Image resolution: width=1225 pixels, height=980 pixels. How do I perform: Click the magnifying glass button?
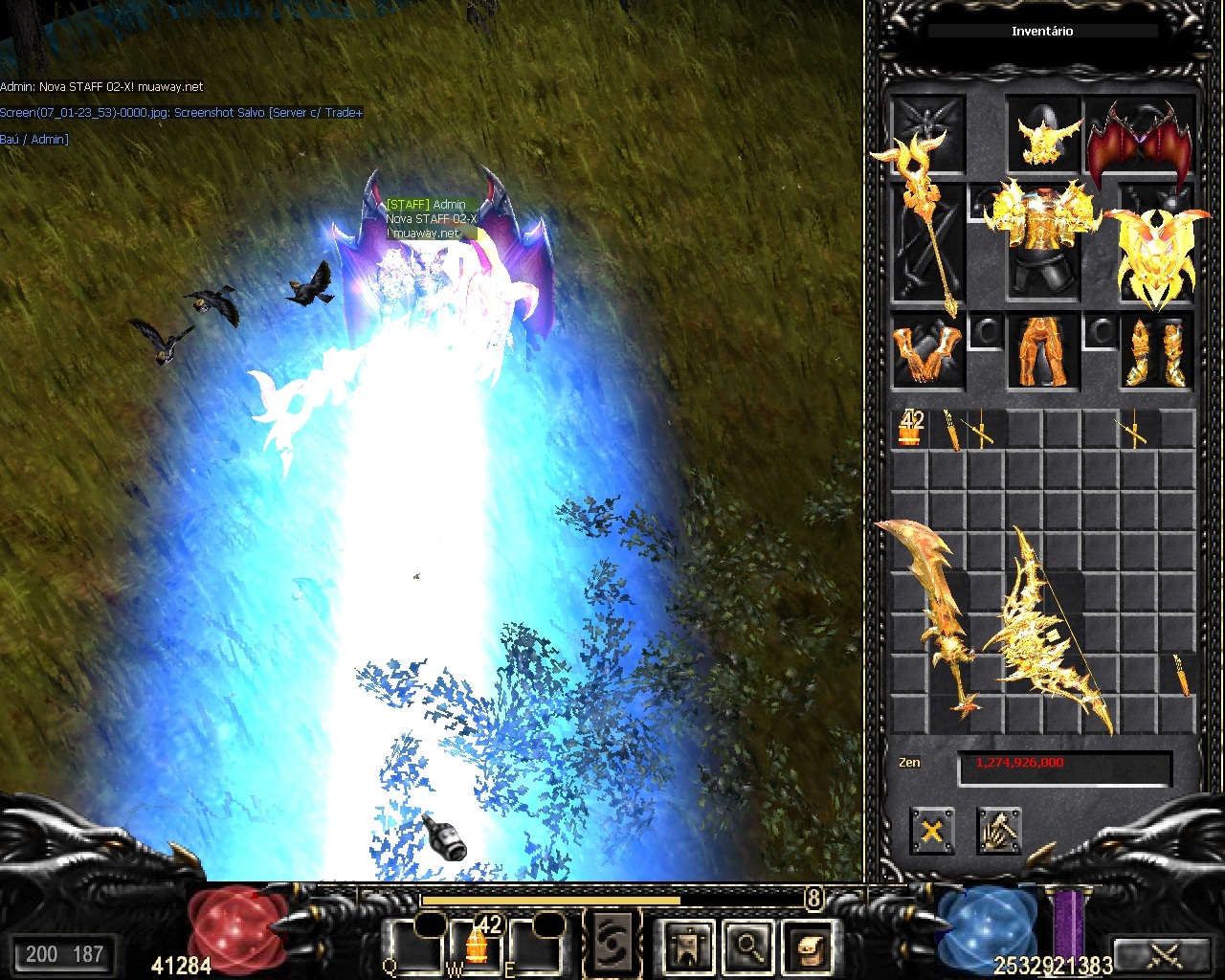pos(747,947)
